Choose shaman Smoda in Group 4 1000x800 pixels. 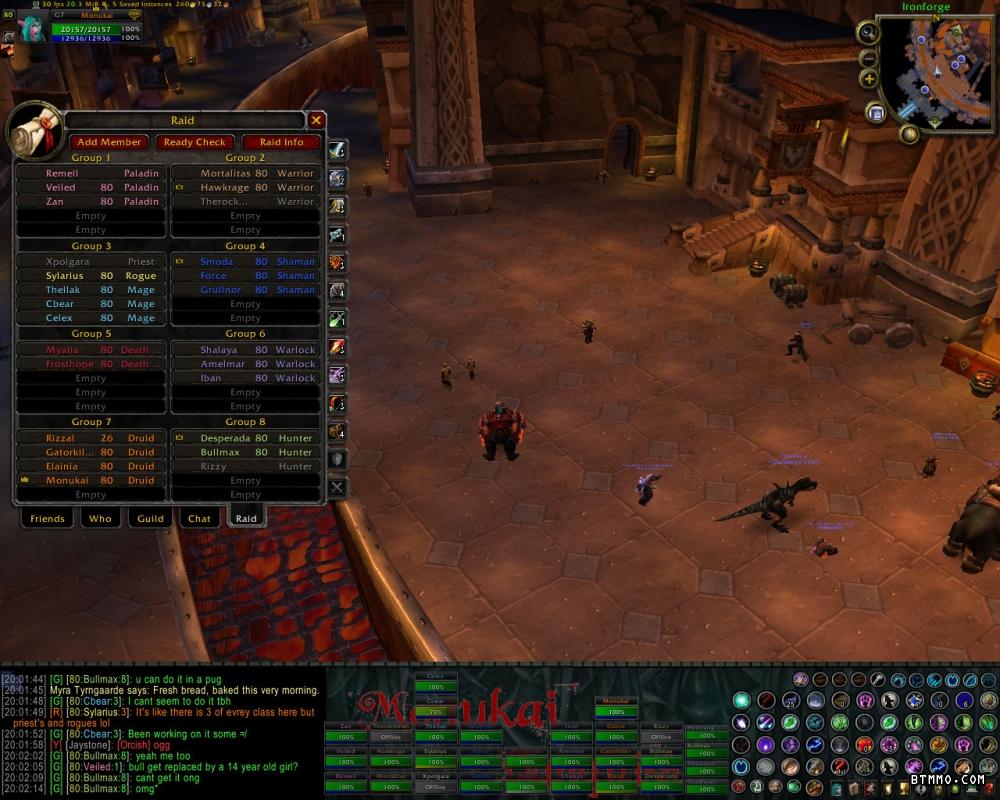click(x=245, y=262)
